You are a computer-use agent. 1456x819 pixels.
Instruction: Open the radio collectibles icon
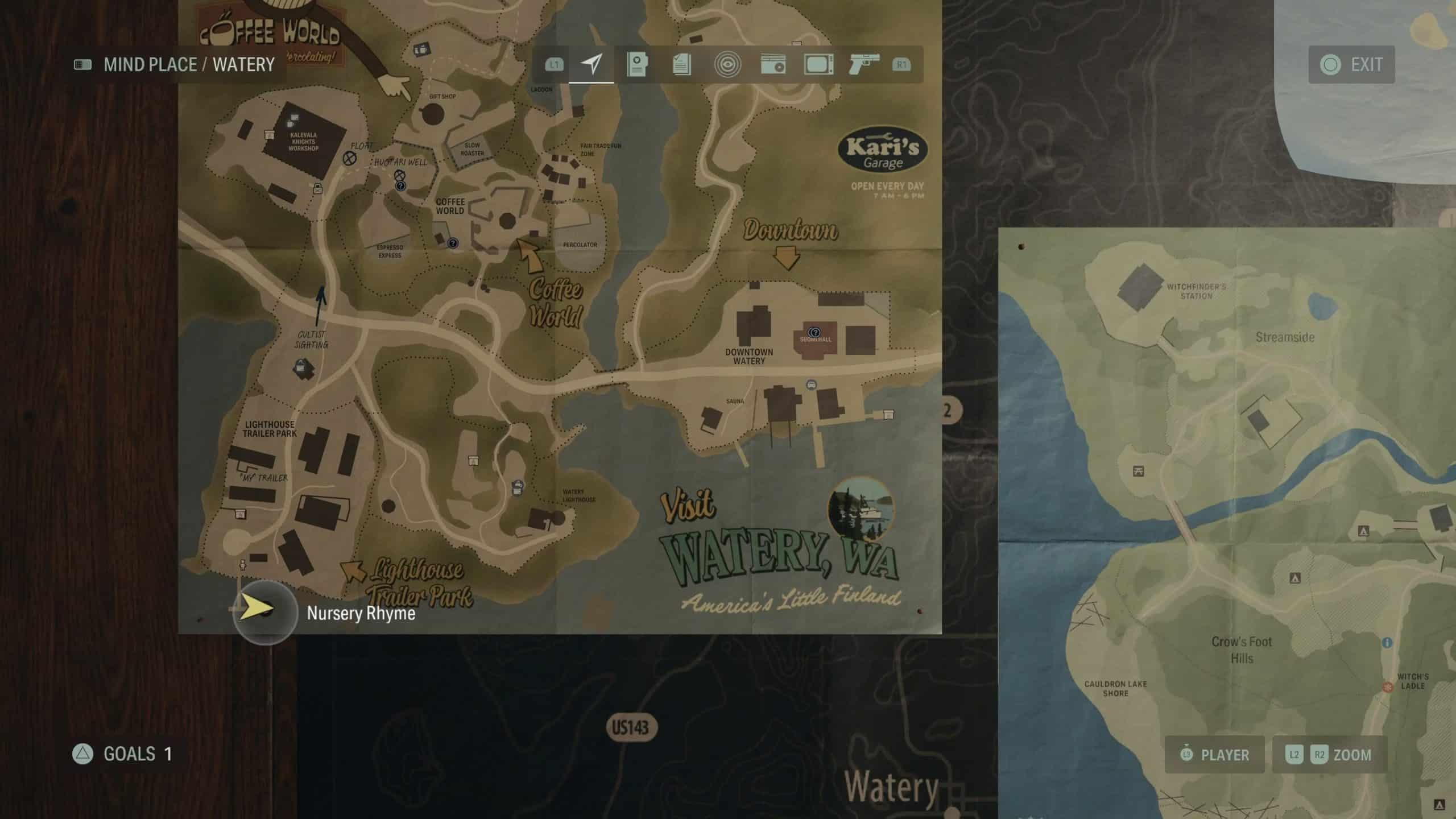tap(773, 64)
